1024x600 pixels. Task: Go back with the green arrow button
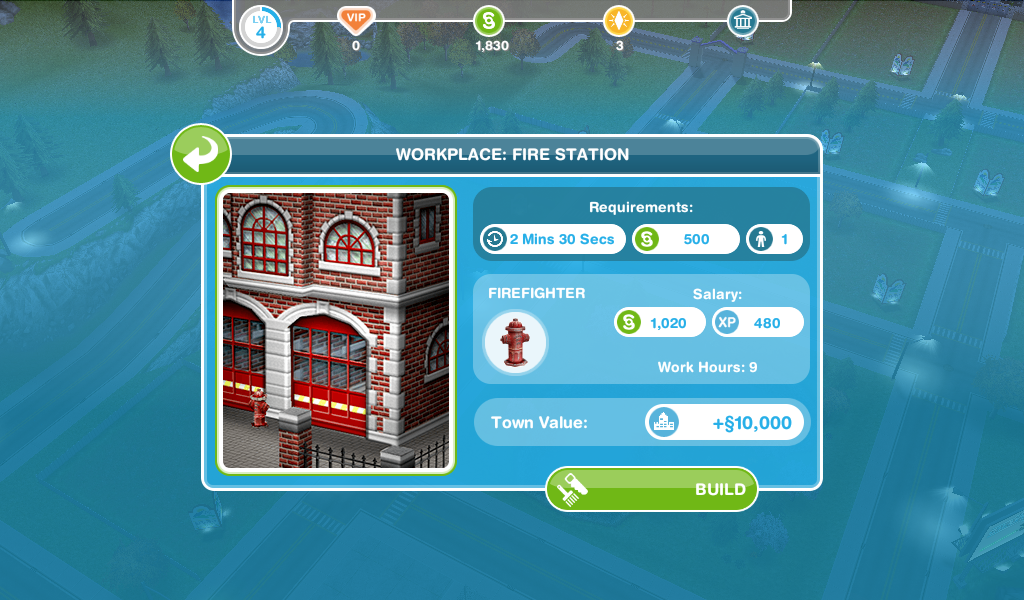(201, 155)
